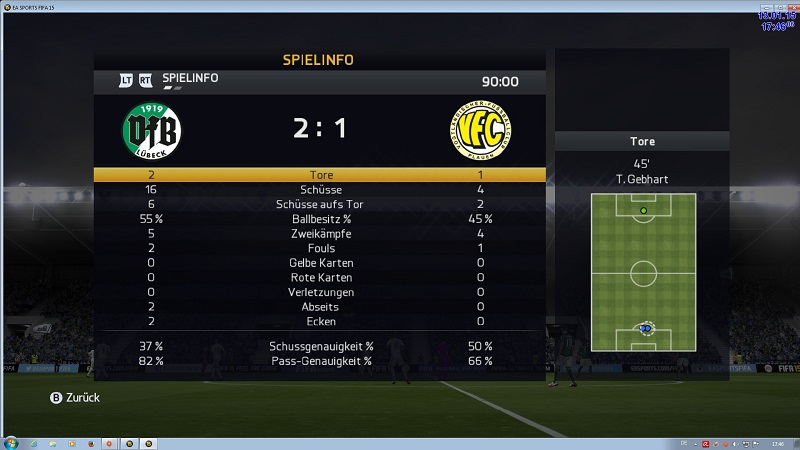Select the highlighted Tore stat row
The height and width of the screenshot is (450, 800).
(320, 174)
